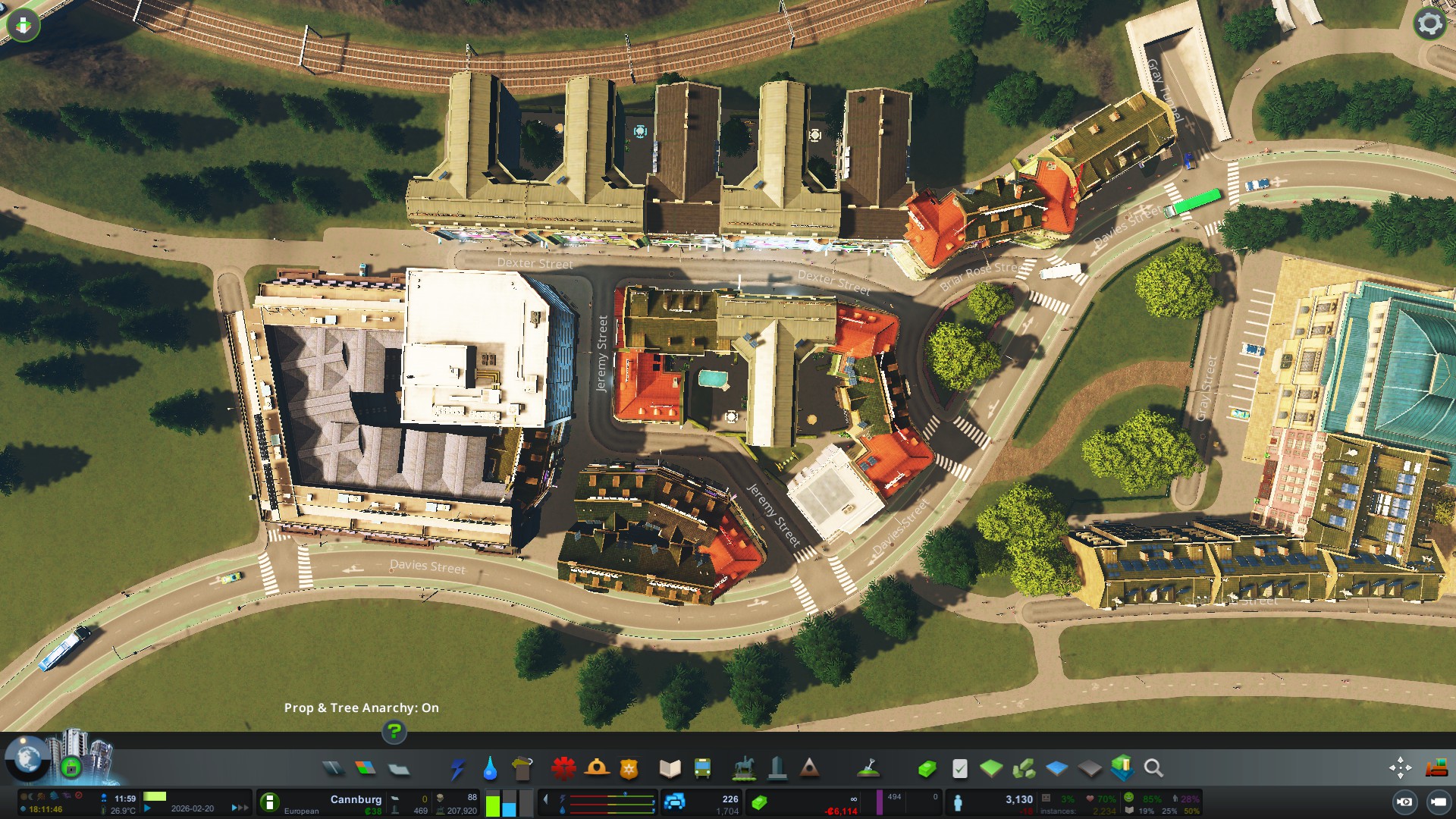
Task: Open the Water and Sewage menu
Action: click(490, 769)
